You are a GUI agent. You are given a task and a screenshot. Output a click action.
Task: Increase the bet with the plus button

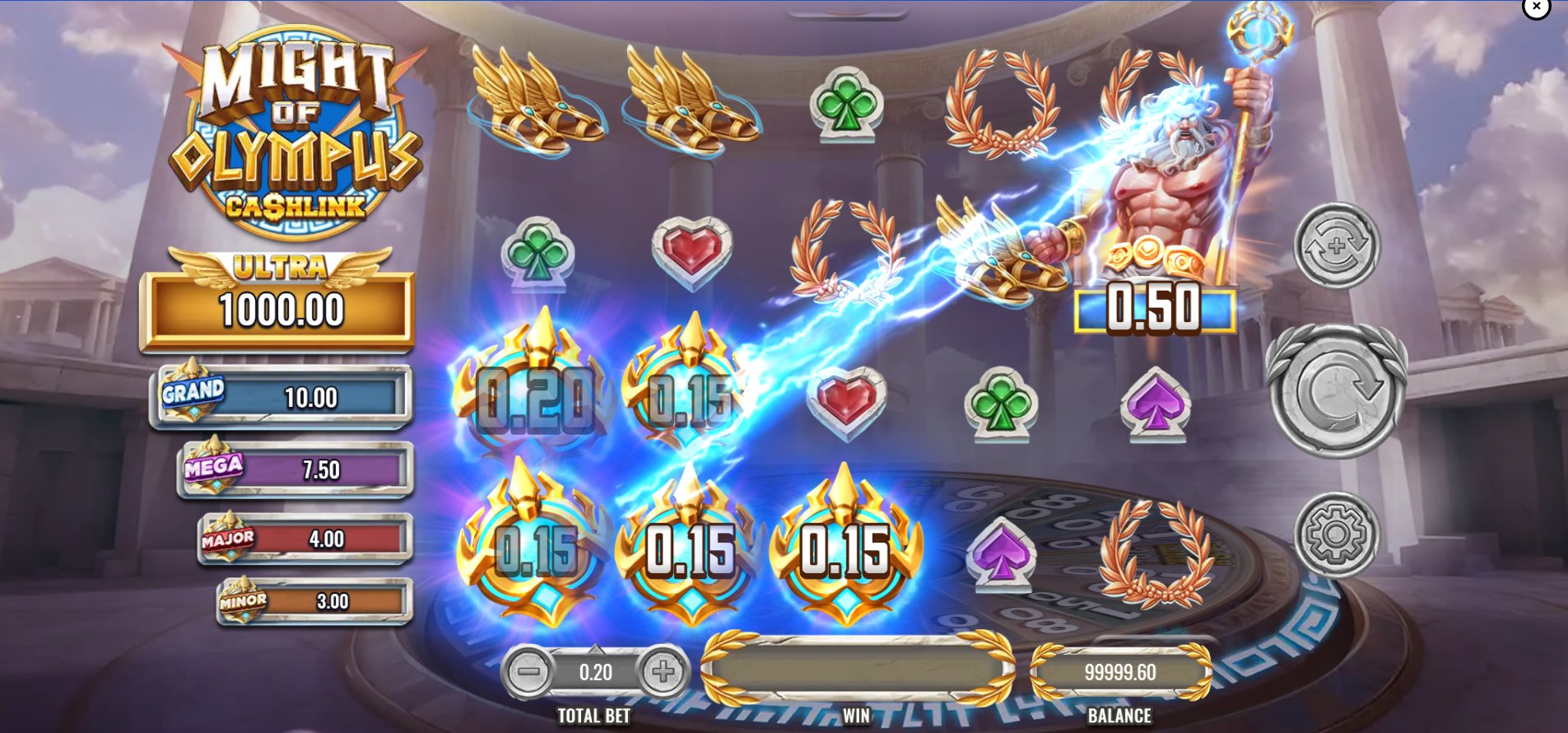[663, 672]
